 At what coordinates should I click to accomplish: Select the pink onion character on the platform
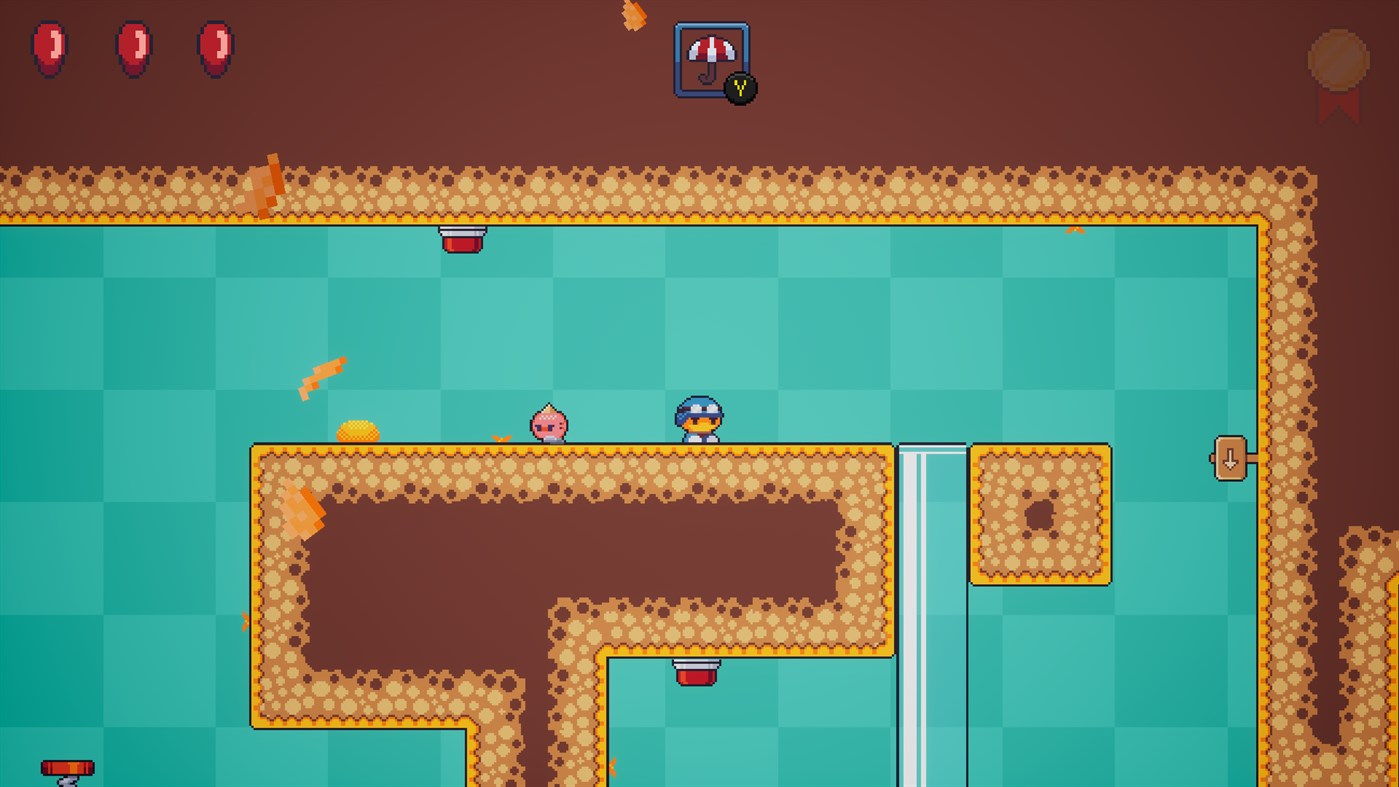tap(548, 424)
